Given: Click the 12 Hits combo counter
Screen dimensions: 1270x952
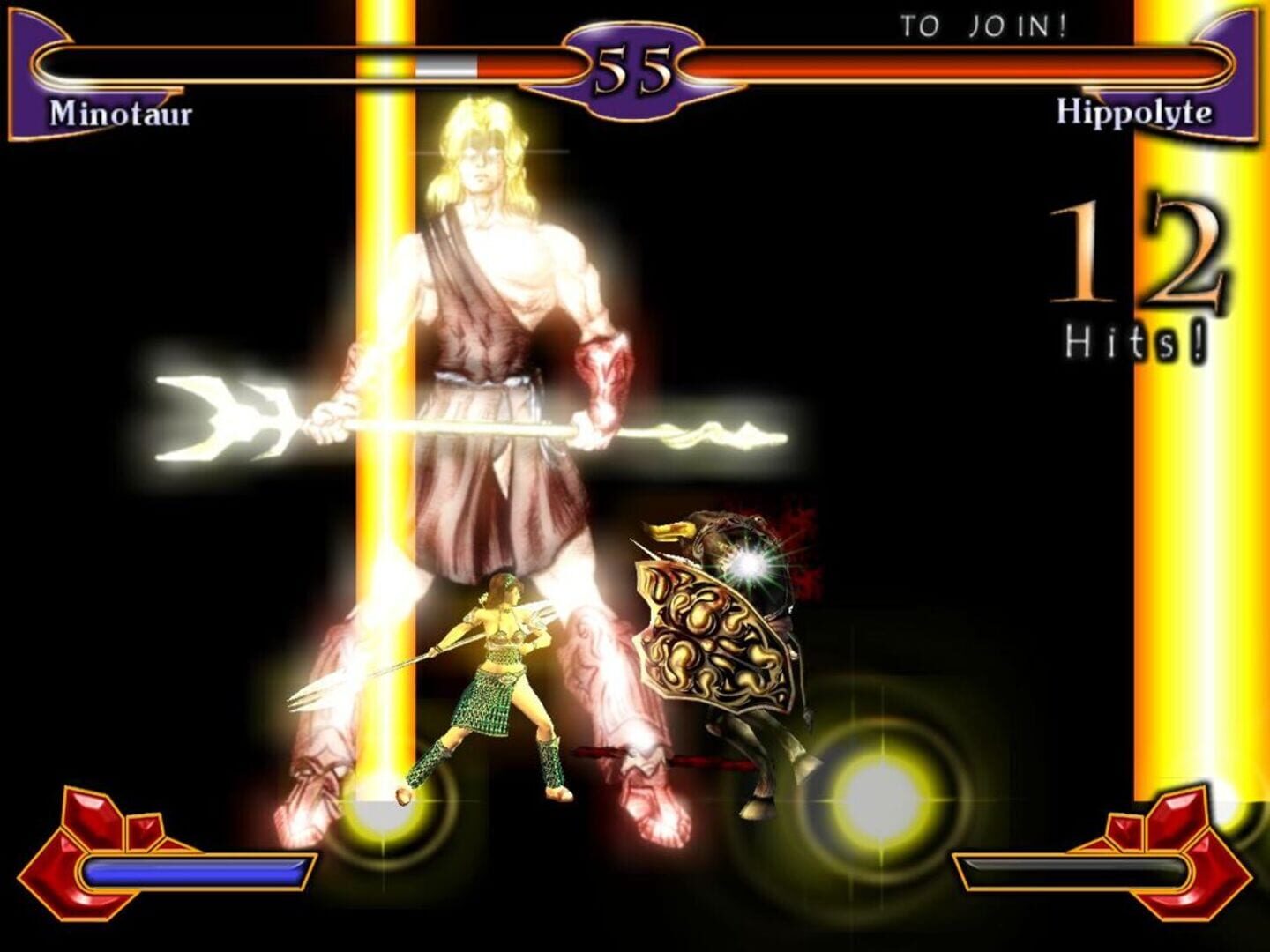Looking at the screenshot, I should pyautogui.click(x=1138, y=256).
